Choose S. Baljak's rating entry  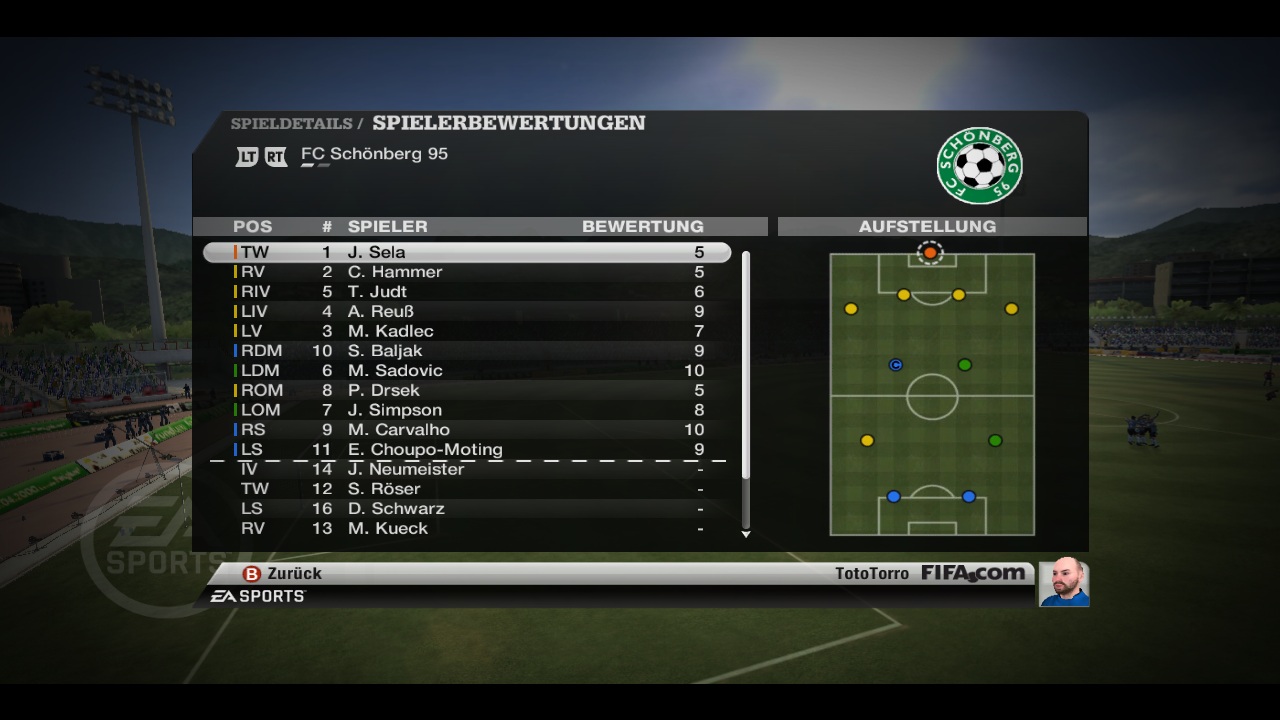(467, 351)
